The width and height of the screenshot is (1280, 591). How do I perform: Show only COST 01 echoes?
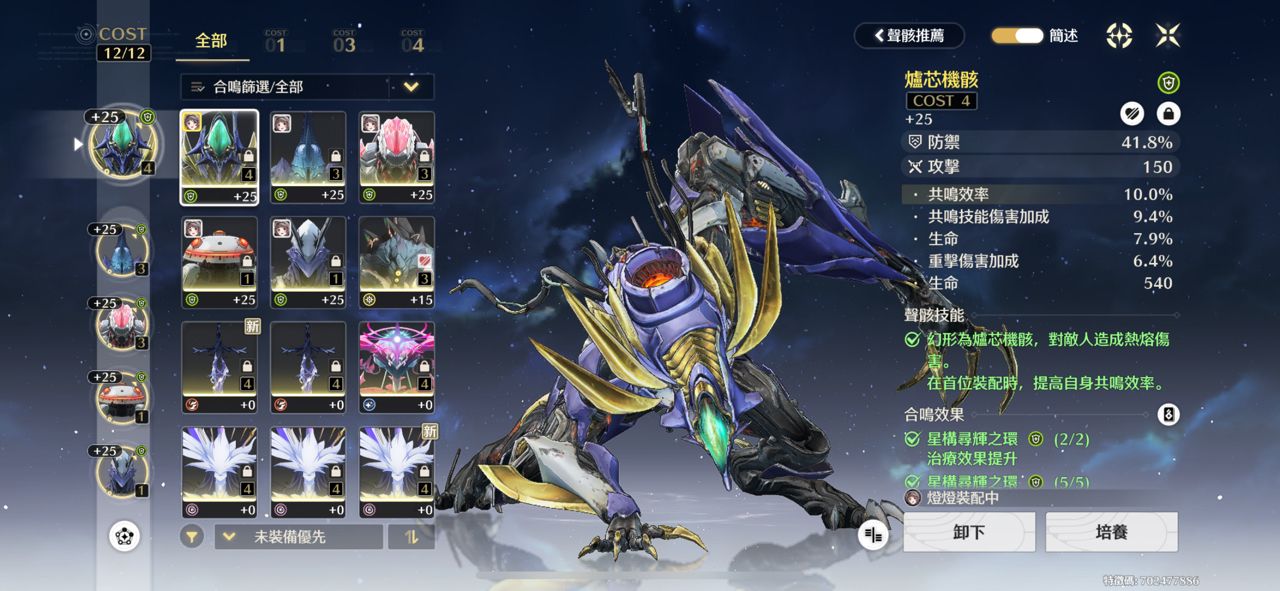pyautogui.click(x=275, y=42)
